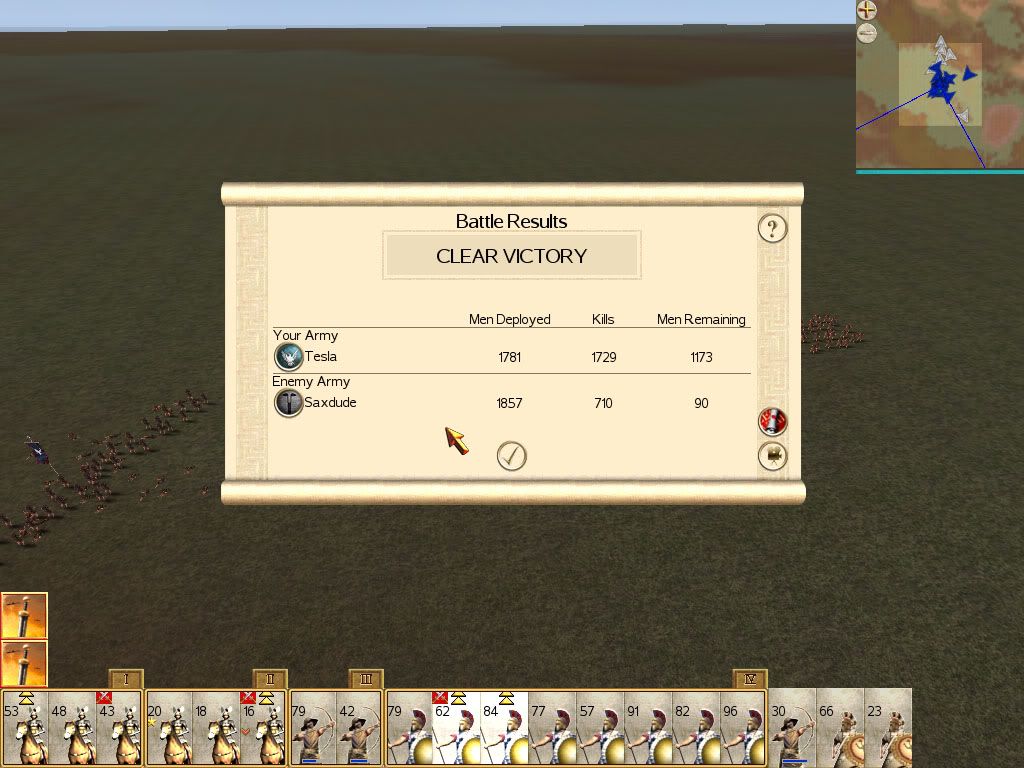Open the help question mark button
The height and width of the screenshot is (768, 1024).
pyautogui.click(x=772, y=228)
